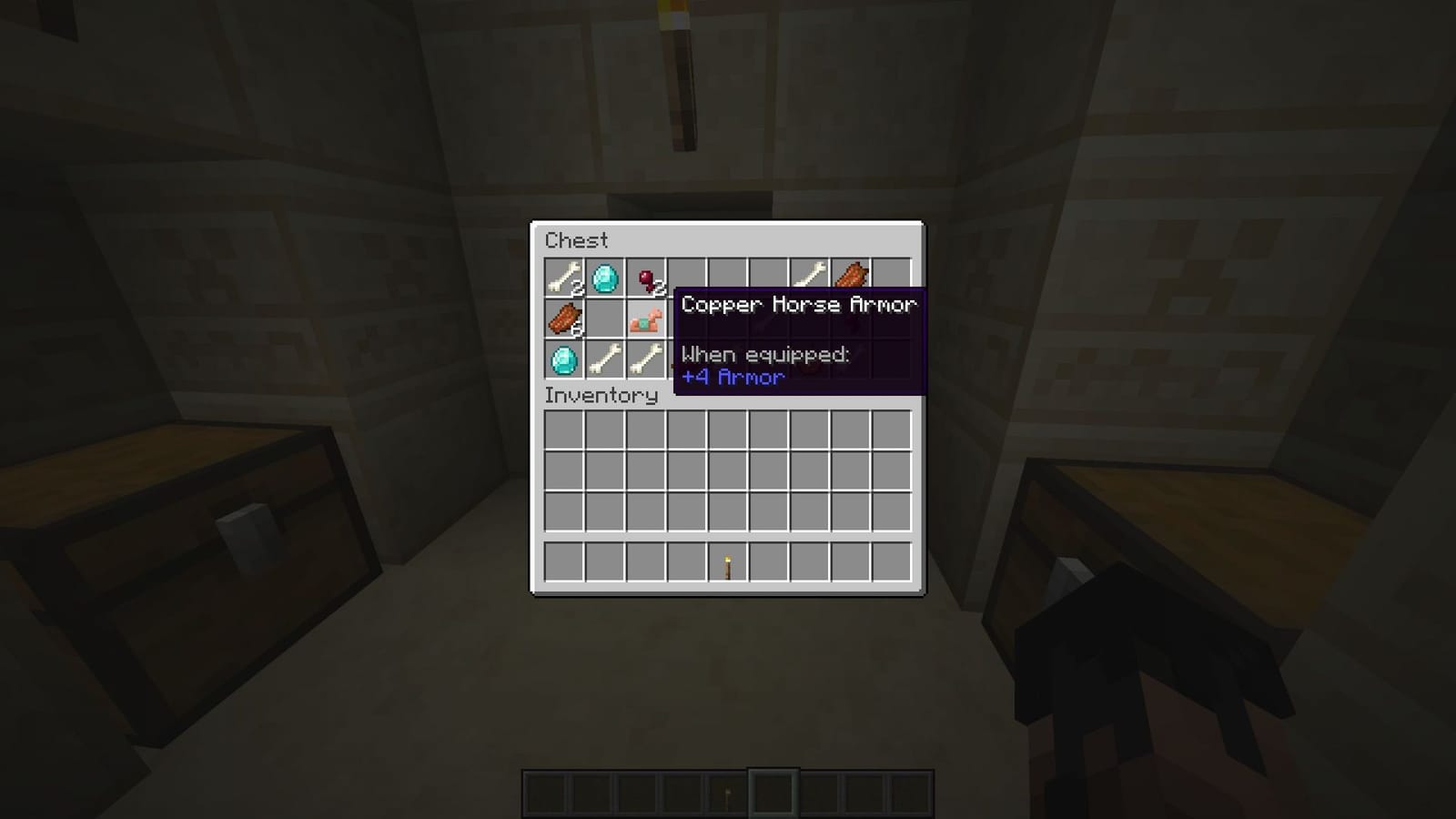Grab the rotten flesh in the top-right slot
The width and height of the screenshot is (1456, 819).
click(851, 276)
